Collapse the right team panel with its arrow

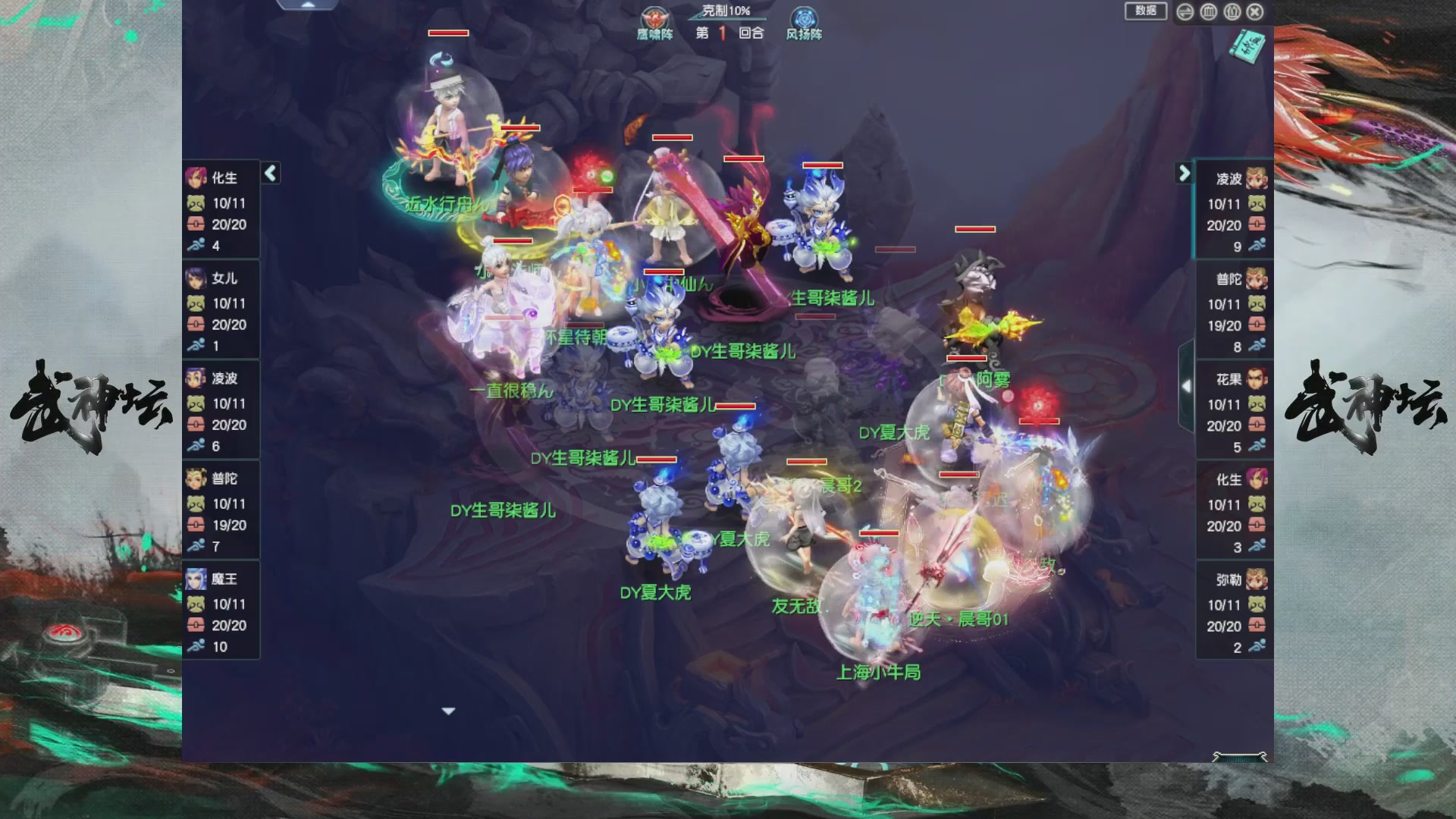[x=1184, y=174]
